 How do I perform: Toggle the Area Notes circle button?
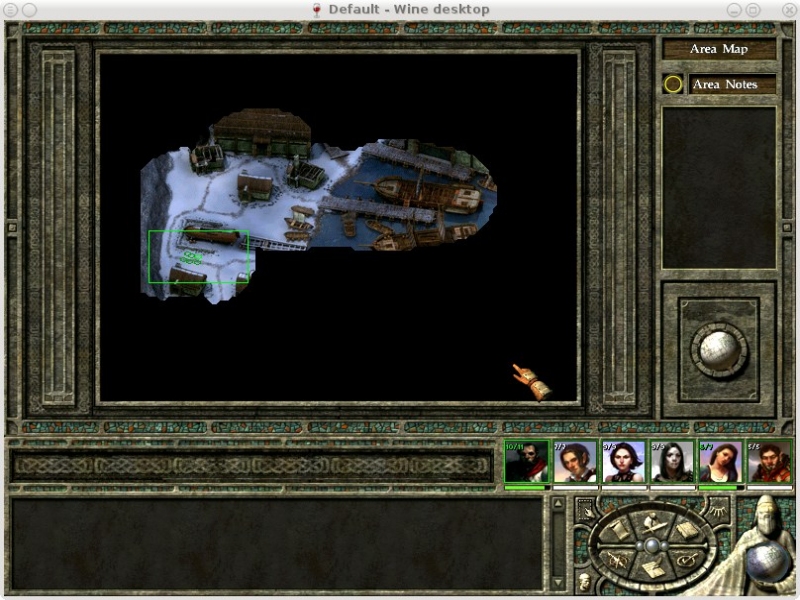pyautogui.click(x=673, y=85)
